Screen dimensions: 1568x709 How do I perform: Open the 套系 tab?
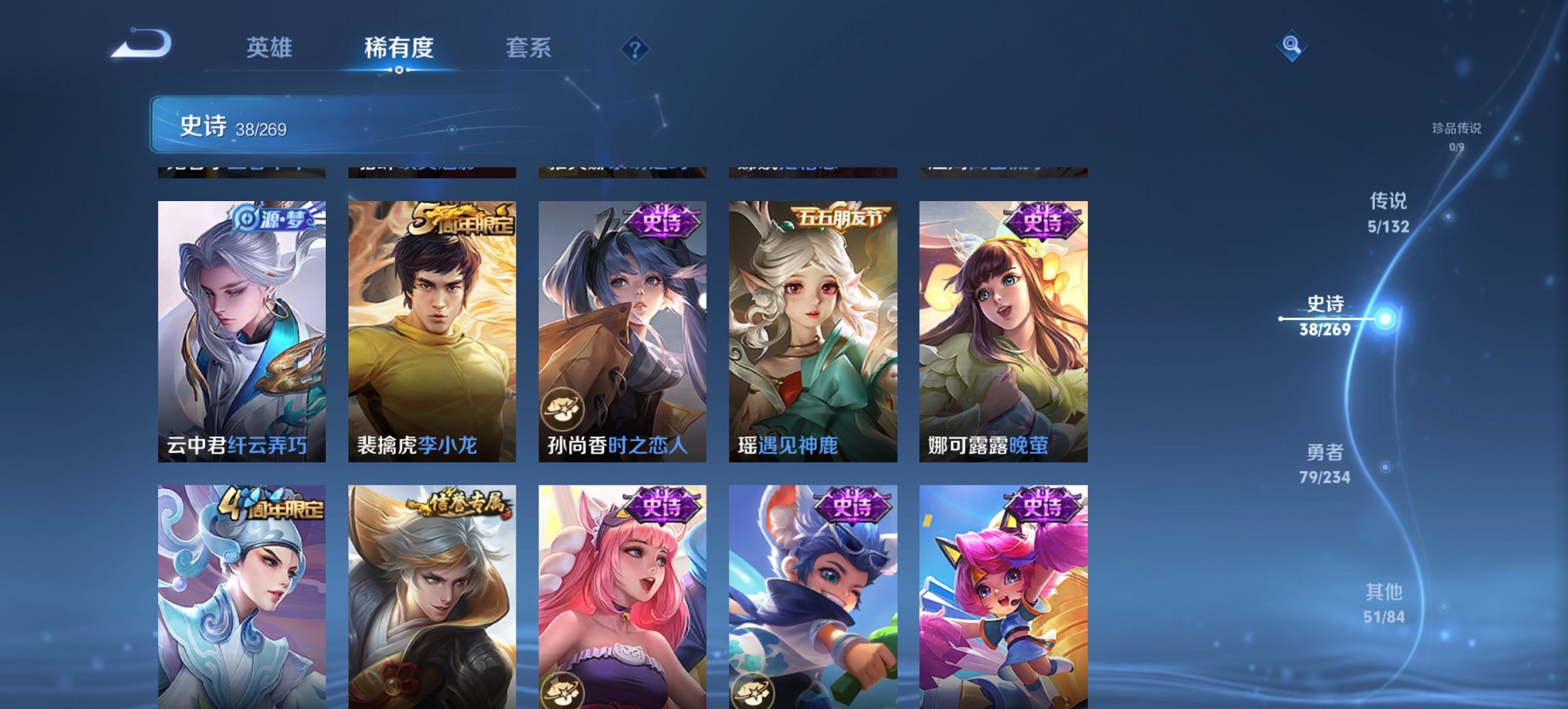tap(529, 48)
